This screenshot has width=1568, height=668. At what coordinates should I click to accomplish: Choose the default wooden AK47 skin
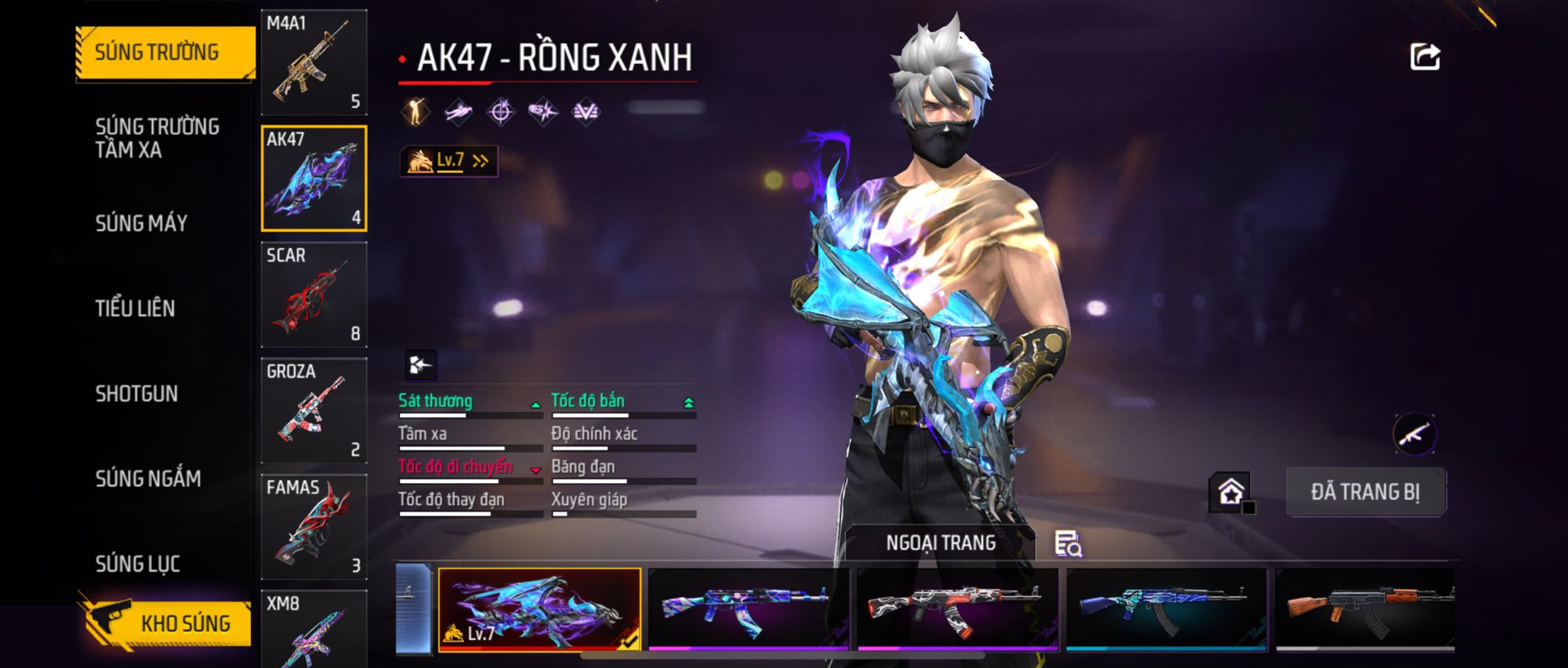[x=1365, y=608]
